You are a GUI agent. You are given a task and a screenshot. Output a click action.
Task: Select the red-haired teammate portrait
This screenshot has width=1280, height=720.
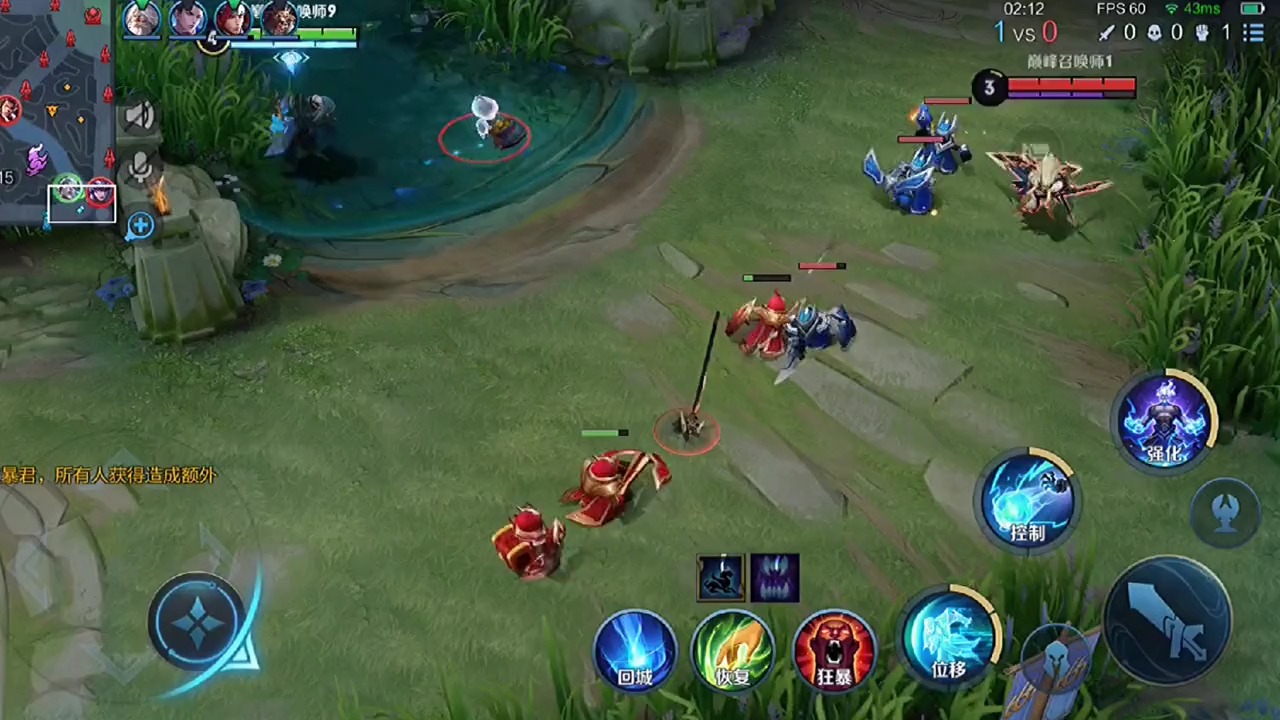coord(233,20)
